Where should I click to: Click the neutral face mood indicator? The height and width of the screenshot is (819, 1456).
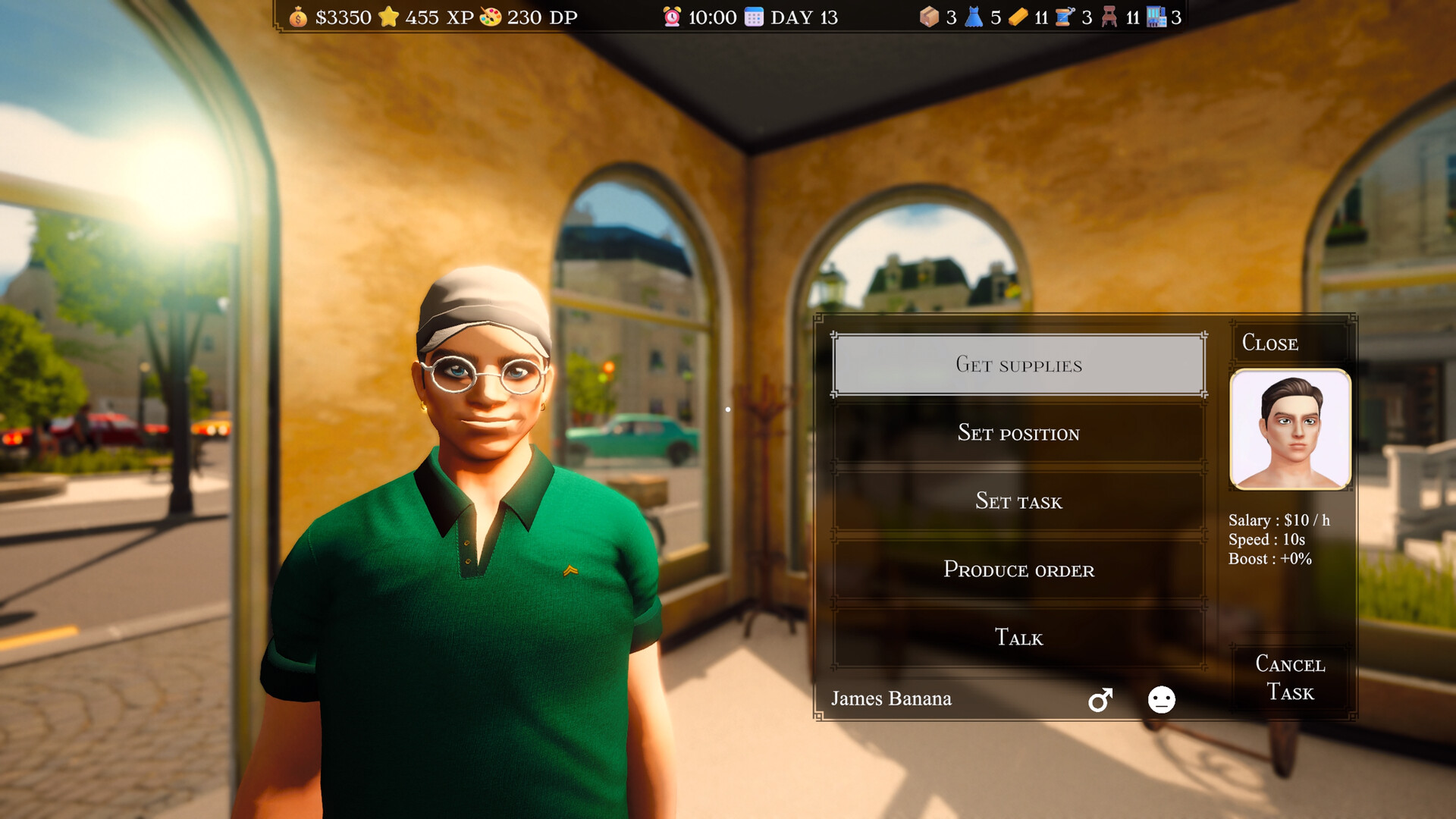pyautogui.click(x=1161, y=700)
